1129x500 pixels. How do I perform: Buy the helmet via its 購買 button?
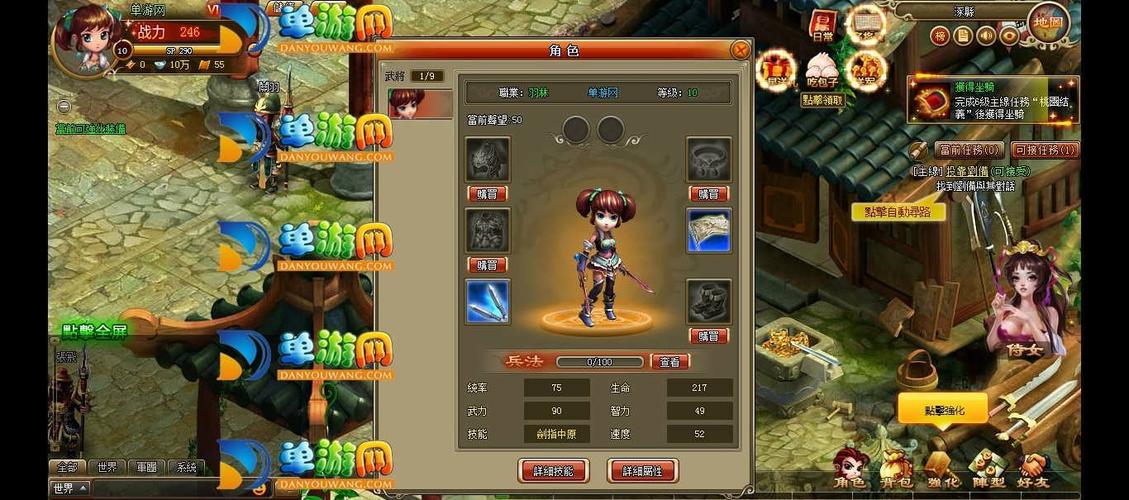[x=488, y=194]
